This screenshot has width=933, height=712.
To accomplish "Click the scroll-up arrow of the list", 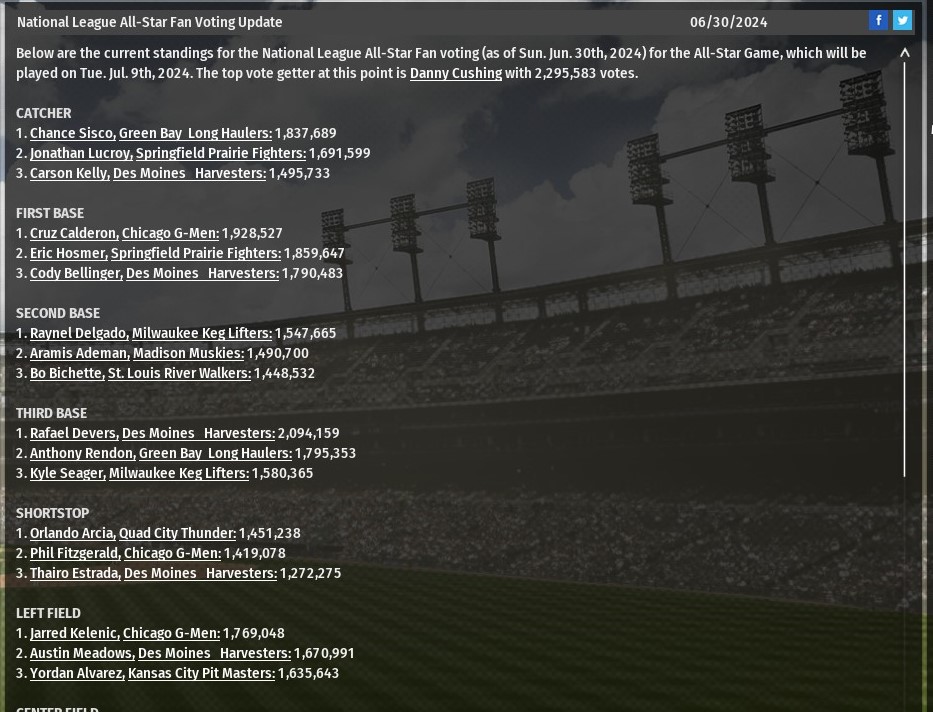I will click(x=905, y=53).
